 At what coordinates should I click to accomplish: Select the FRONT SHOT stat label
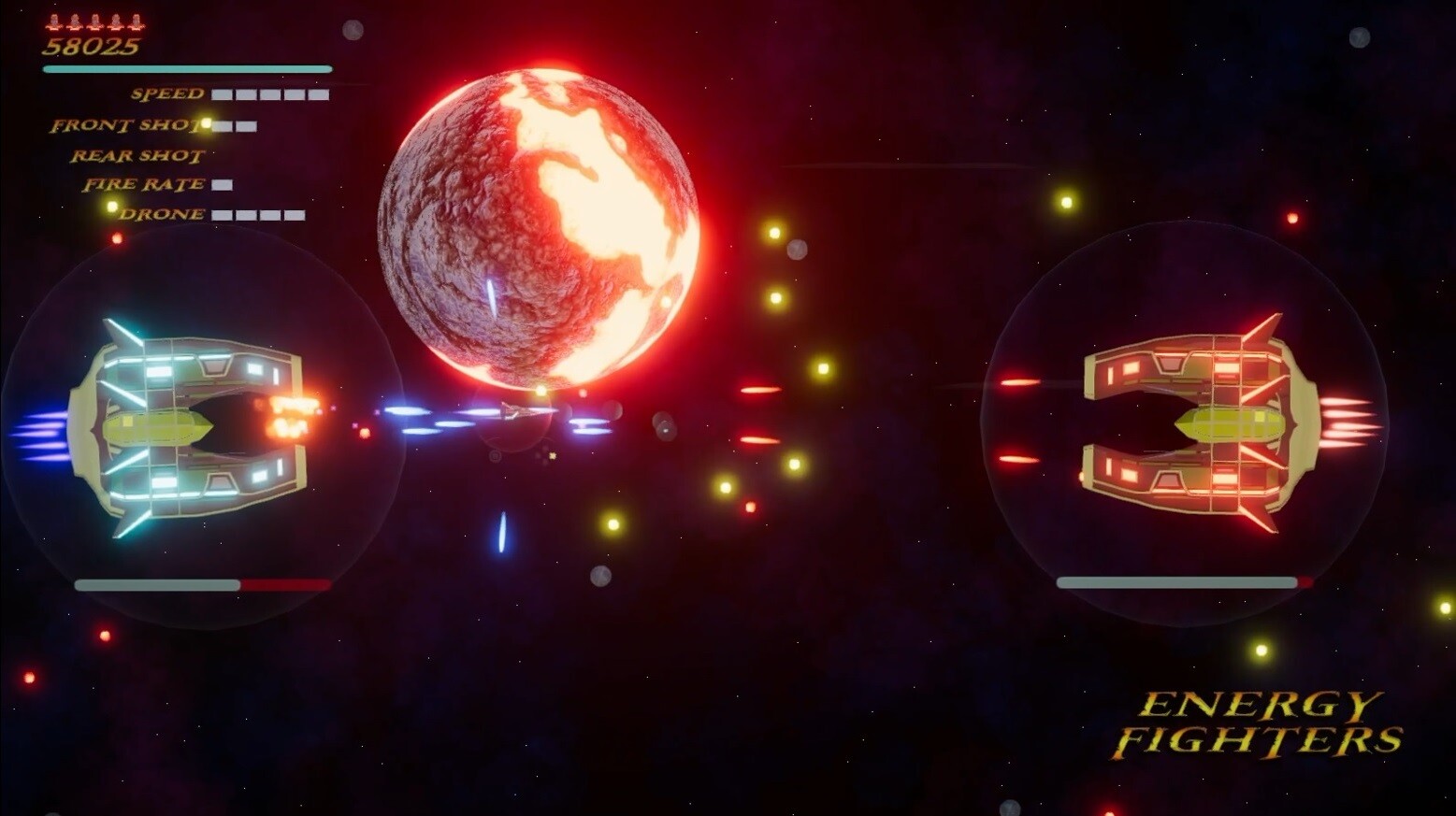pyautogui.click(x=126, y=124)
